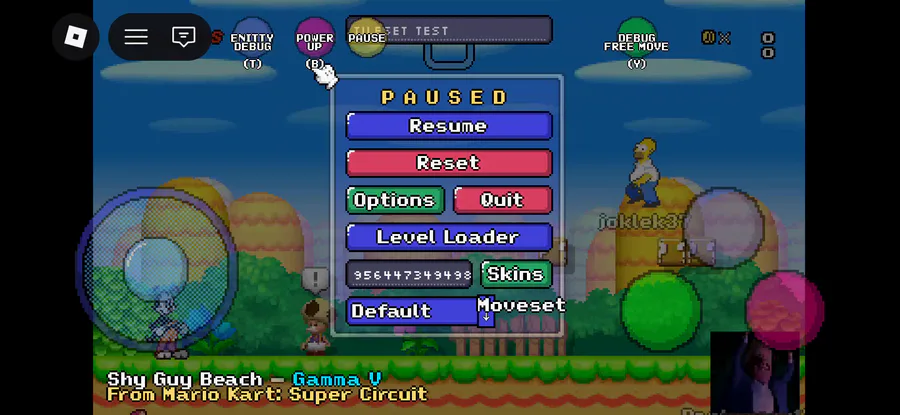
Task: Select the skin ID number field
Action: coord(409,274)
